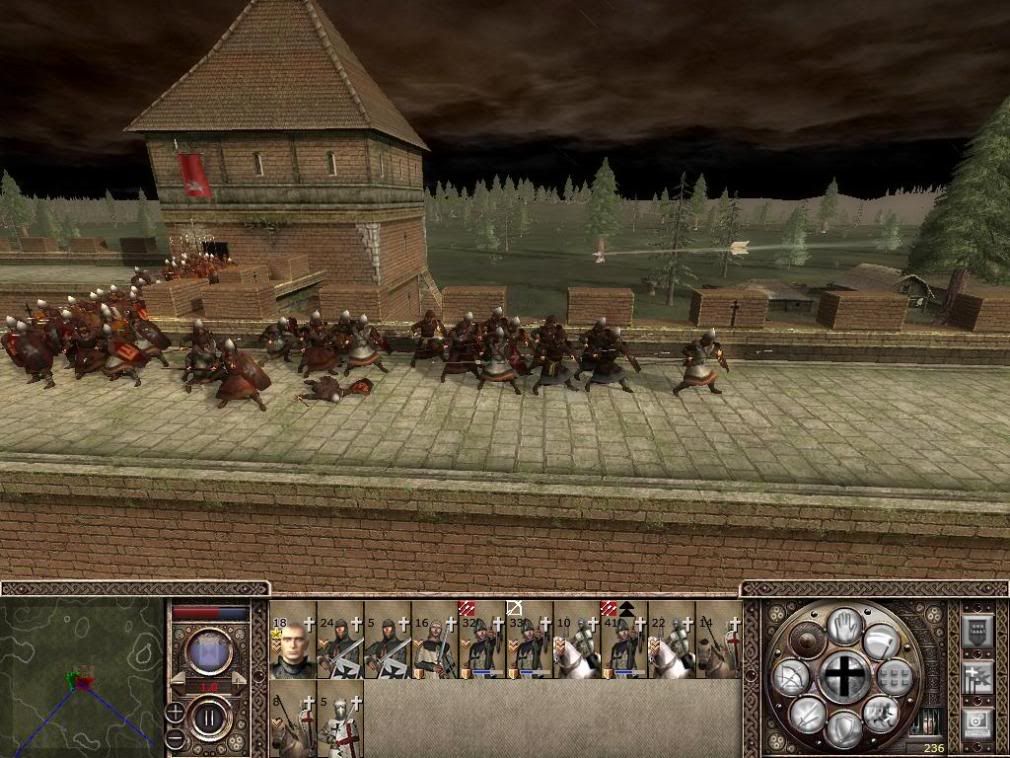
Task: Click the battle minimap
Action: tap(82, 677)
